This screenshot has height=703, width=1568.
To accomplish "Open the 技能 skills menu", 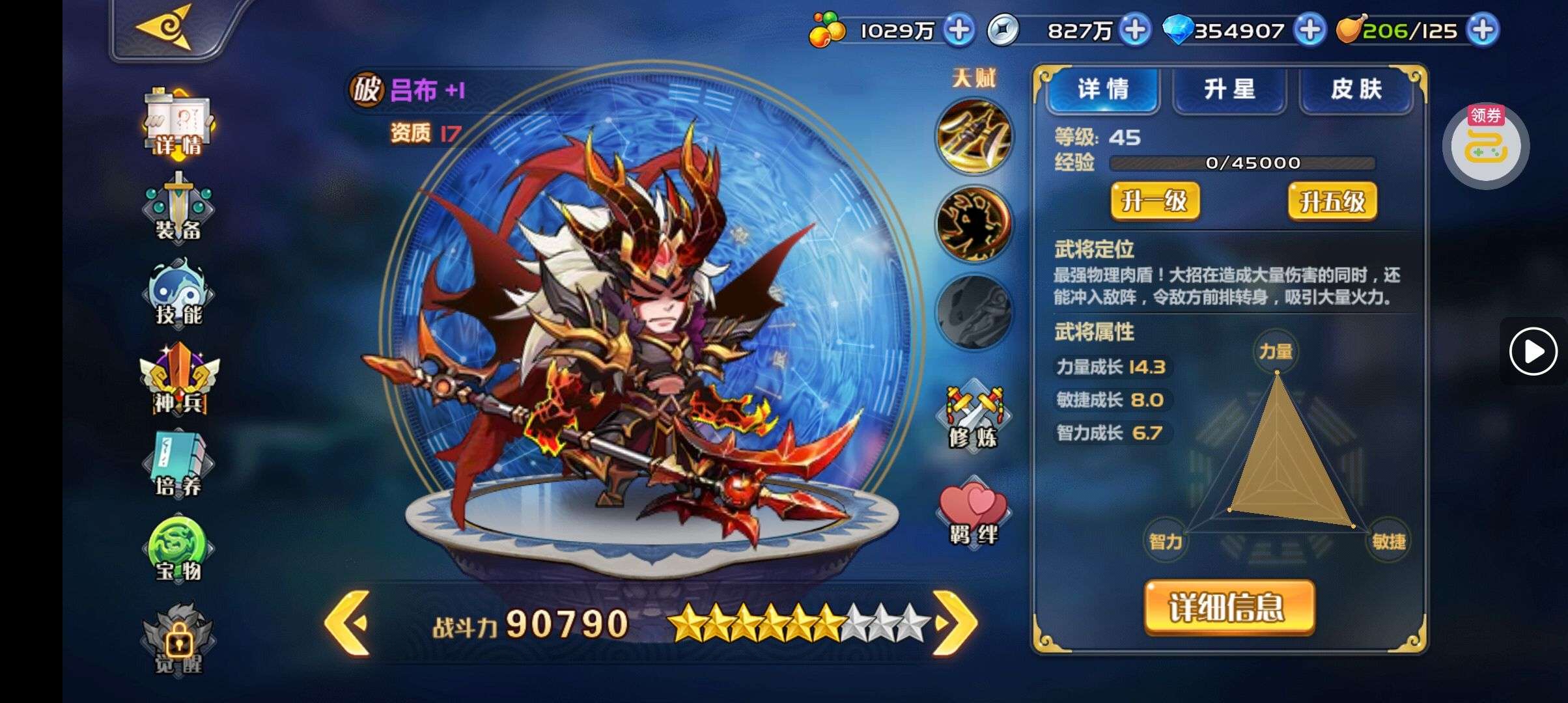I will click(178, 293).
